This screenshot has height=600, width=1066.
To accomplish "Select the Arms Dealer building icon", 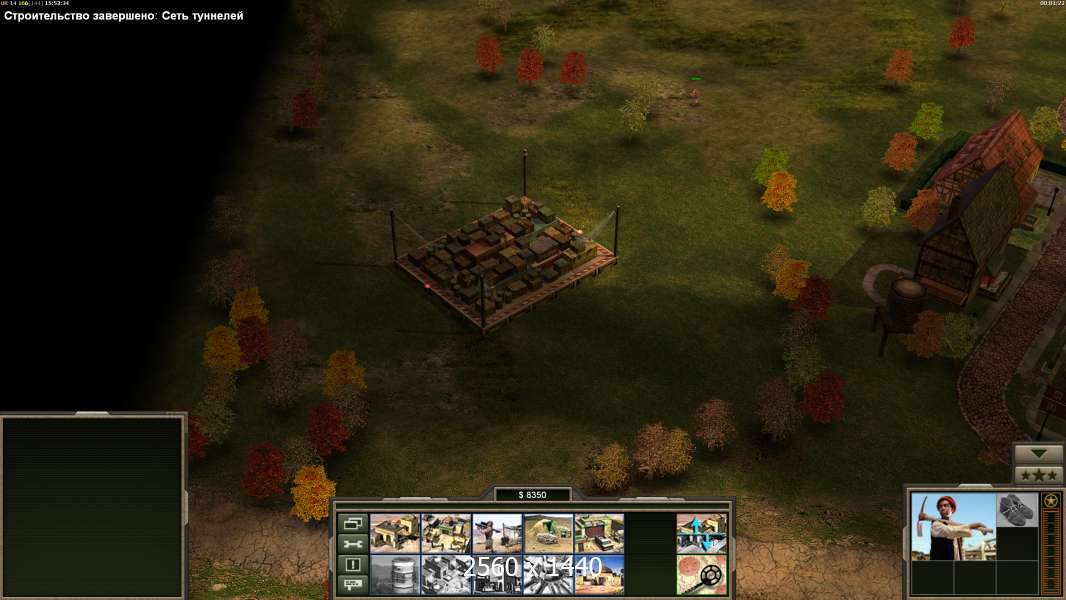I will [x=598, y=533].
